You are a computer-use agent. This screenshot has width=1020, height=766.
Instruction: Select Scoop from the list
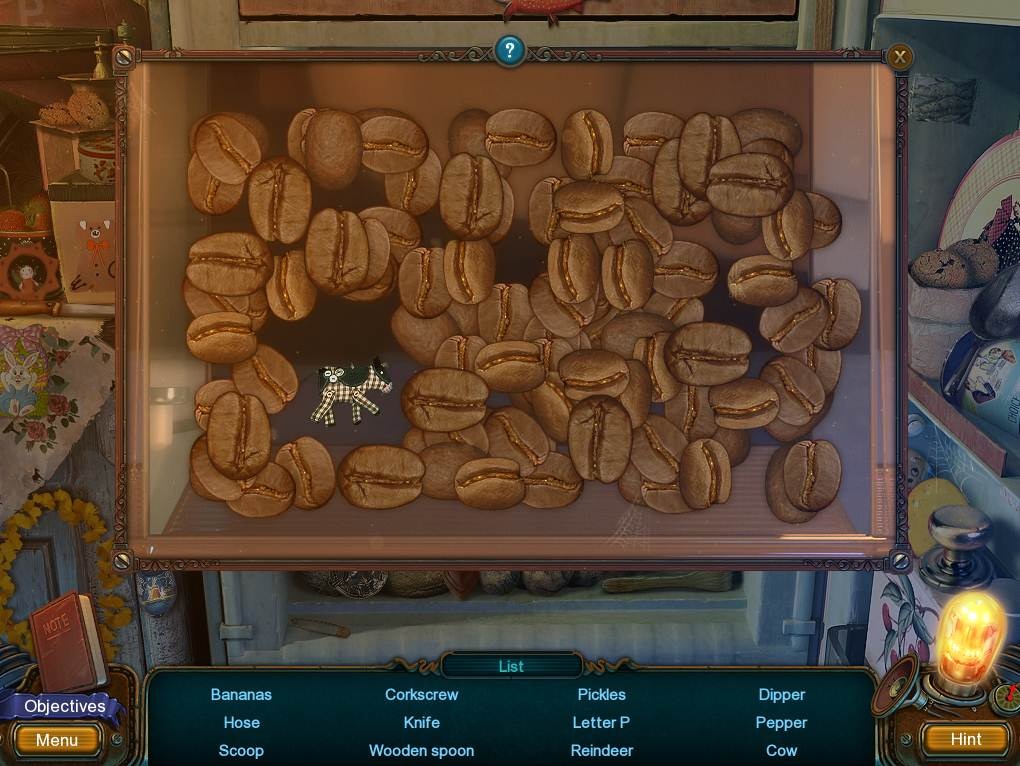pos(241,750)
